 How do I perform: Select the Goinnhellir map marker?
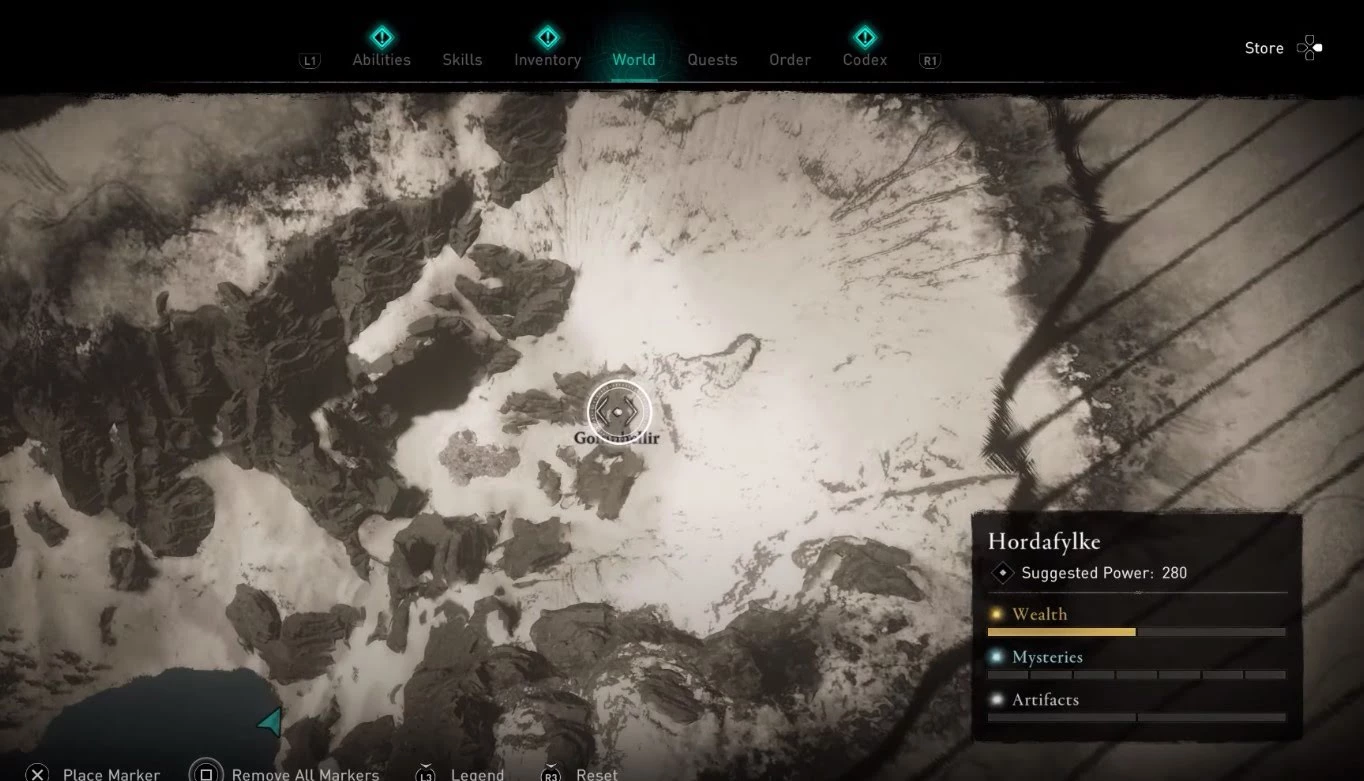pyautogui.click(x=619, y=411)
